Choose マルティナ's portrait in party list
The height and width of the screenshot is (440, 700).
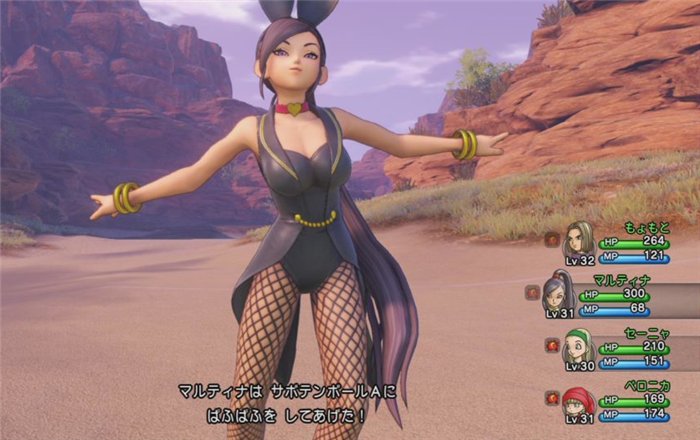[x=558, y=291]
